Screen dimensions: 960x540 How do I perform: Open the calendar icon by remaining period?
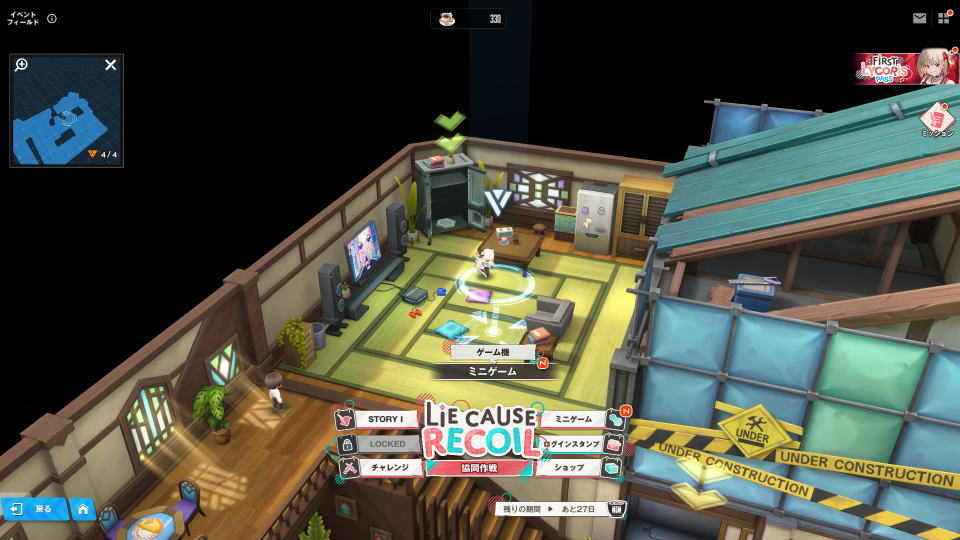616,509
